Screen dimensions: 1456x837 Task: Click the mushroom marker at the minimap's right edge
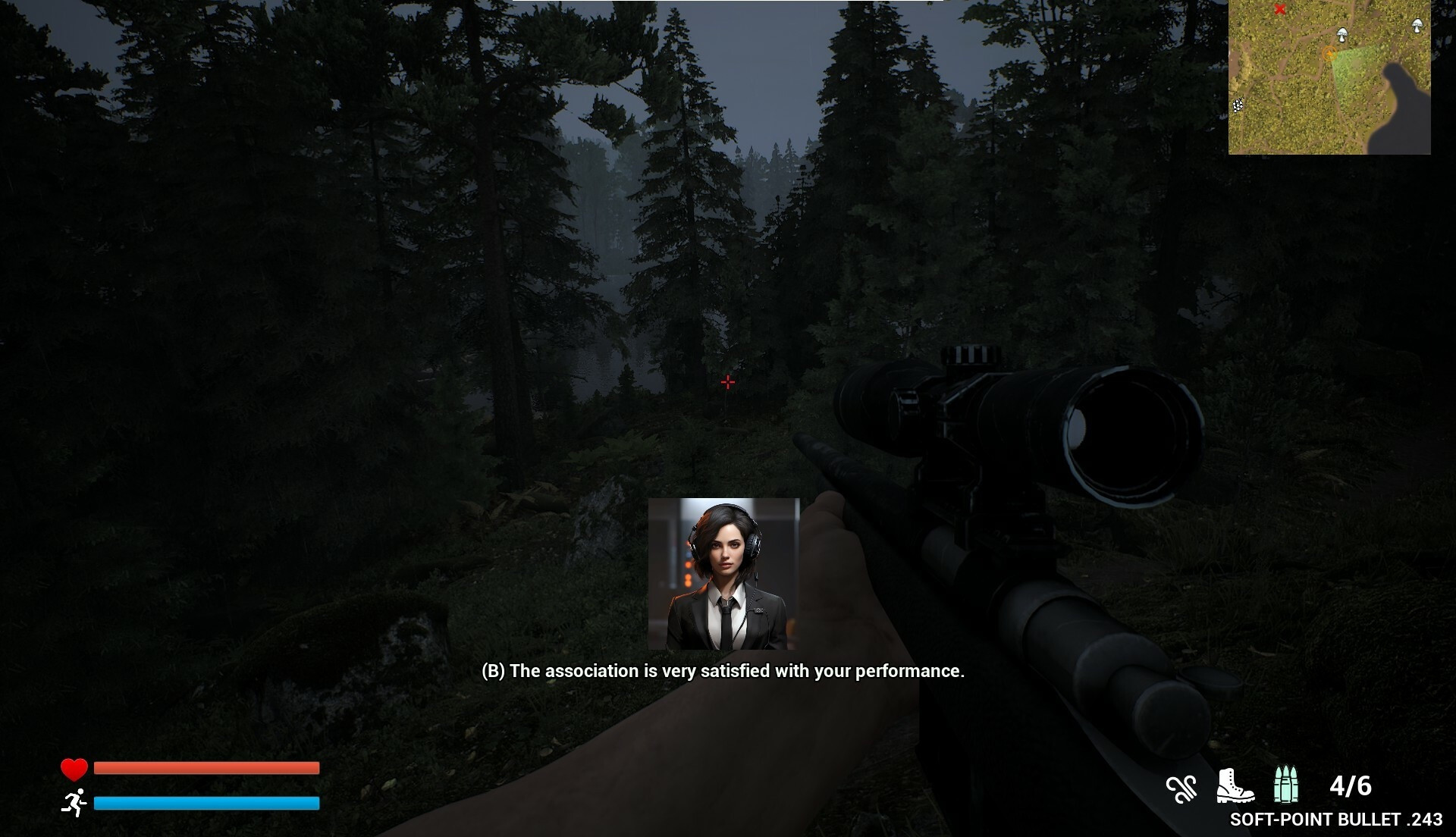(1417, 26)
